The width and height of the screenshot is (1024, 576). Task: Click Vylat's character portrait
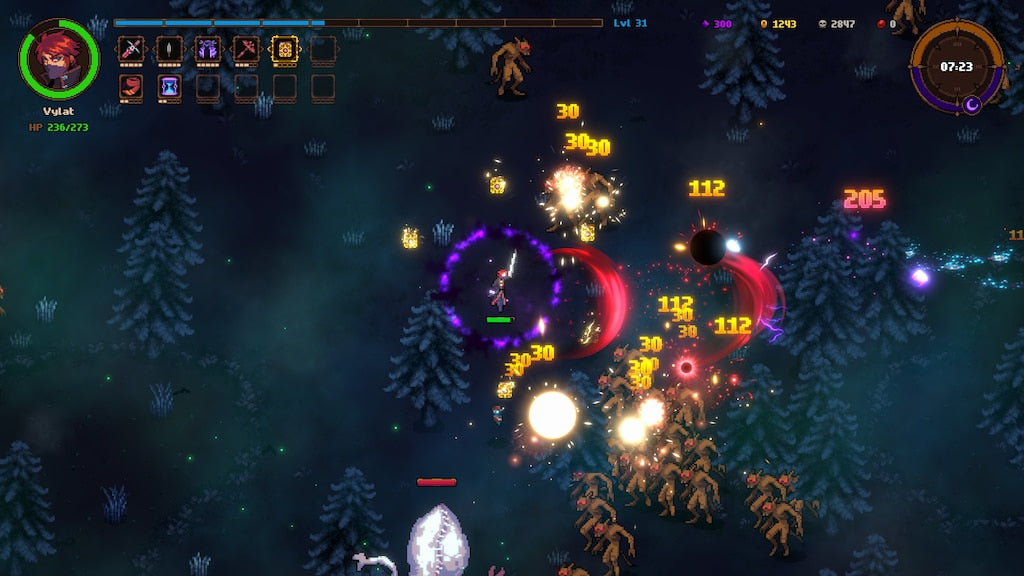click(x=58, y=58)
